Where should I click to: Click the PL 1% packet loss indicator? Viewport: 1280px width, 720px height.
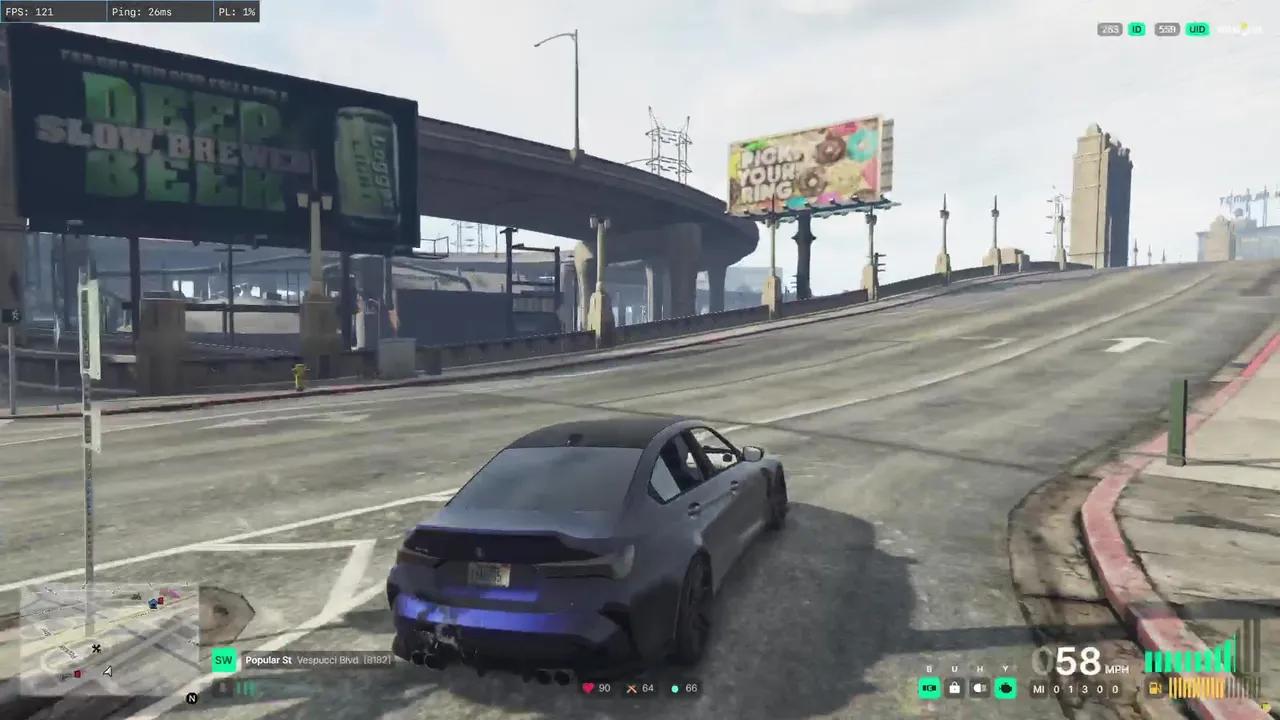[x=236, y=11]
